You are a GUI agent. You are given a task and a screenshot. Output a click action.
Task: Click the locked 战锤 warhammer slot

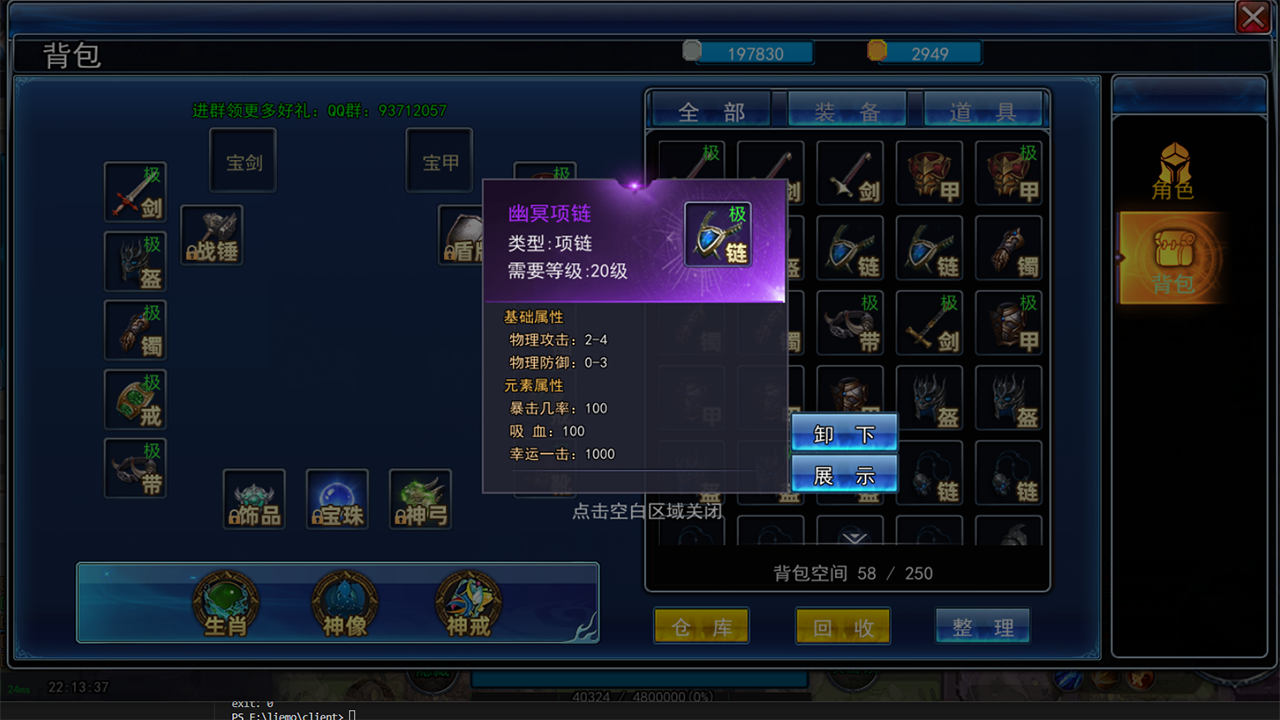pyautogui.click(x=211, y=236)
